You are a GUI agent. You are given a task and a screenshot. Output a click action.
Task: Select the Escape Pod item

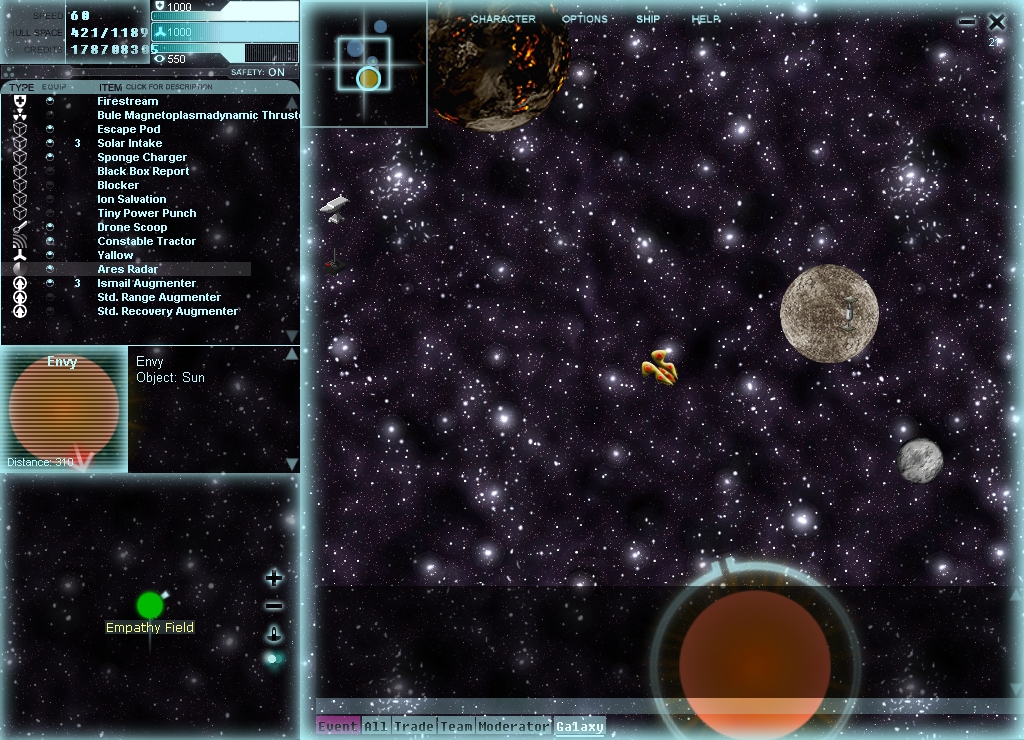coord(128,129)
